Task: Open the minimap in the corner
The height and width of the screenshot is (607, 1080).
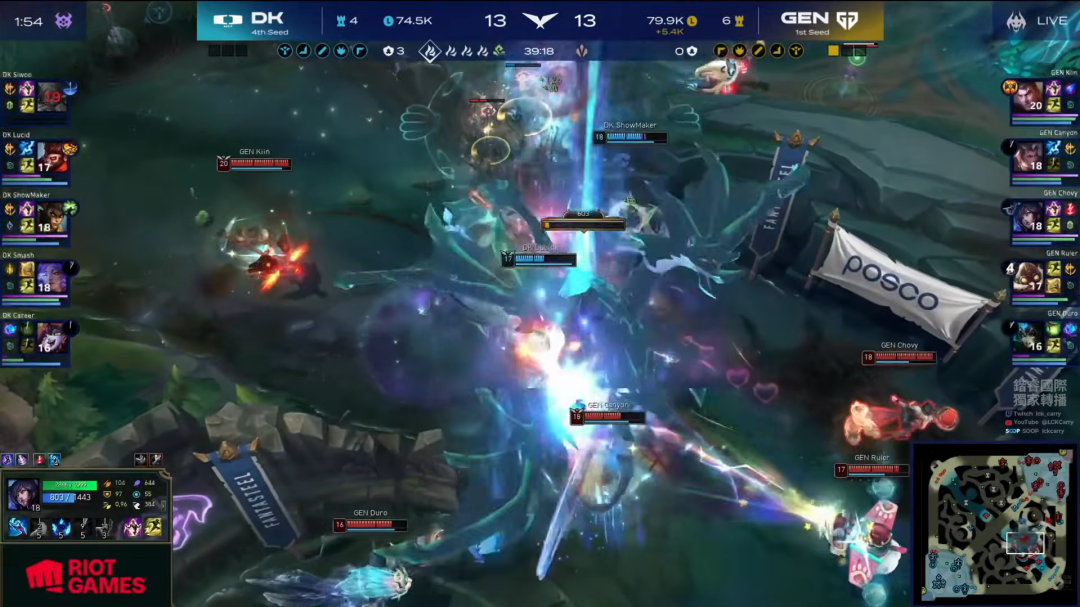Action: pos(994,523)
